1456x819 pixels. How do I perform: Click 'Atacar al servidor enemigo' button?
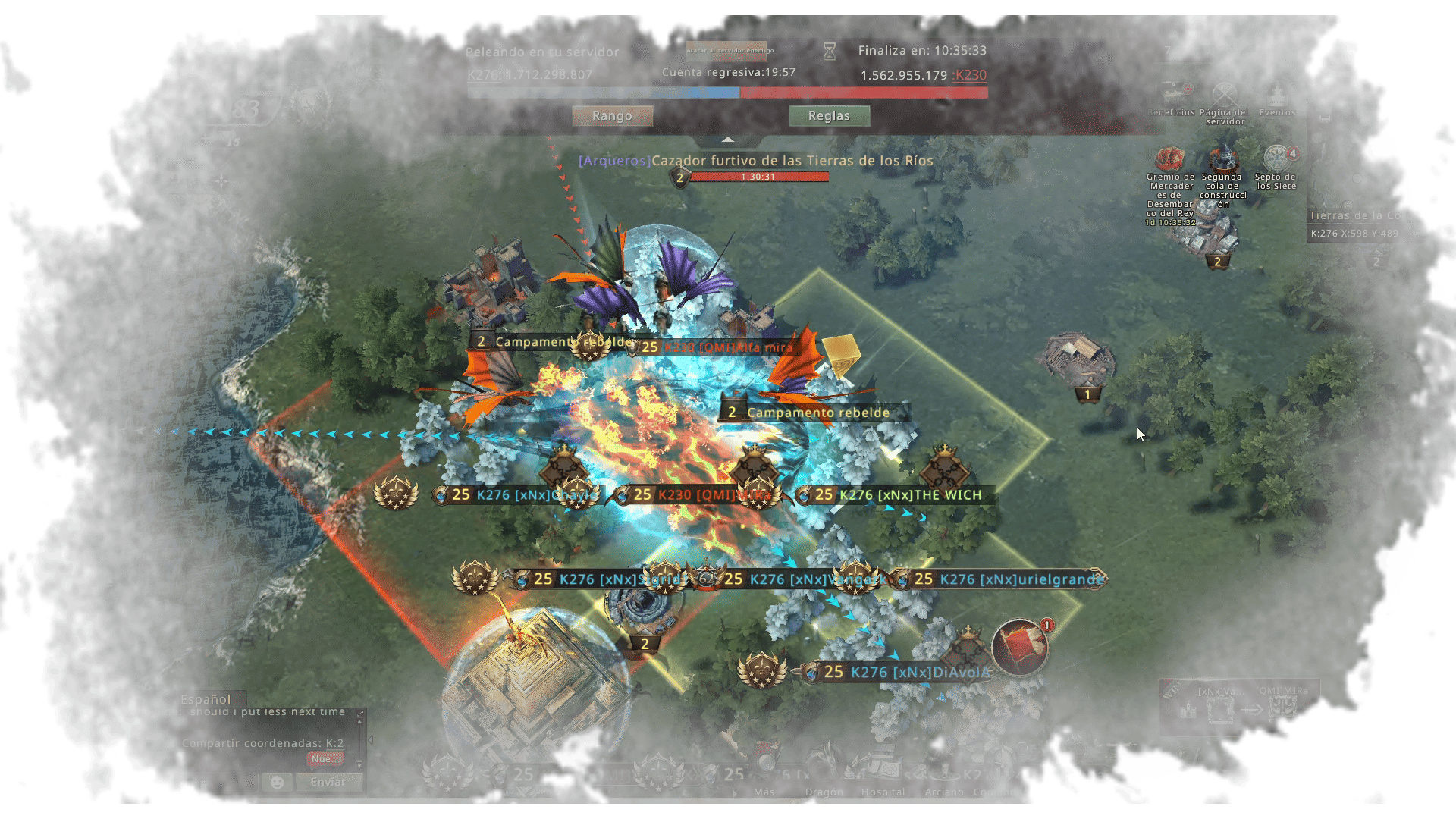(726, 51)
